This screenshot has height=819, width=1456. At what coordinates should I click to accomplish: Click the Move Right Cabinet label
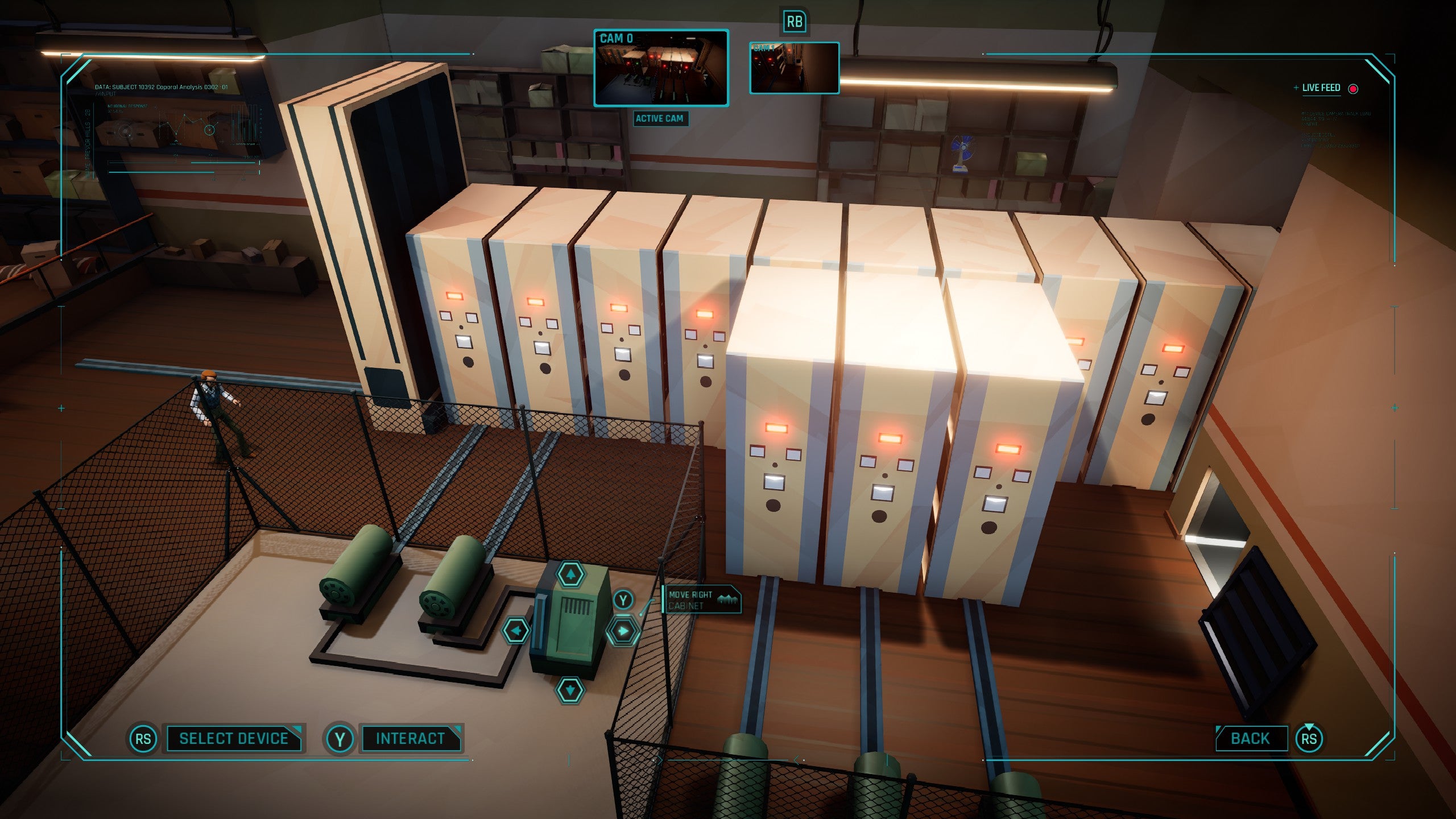point(702,599)
